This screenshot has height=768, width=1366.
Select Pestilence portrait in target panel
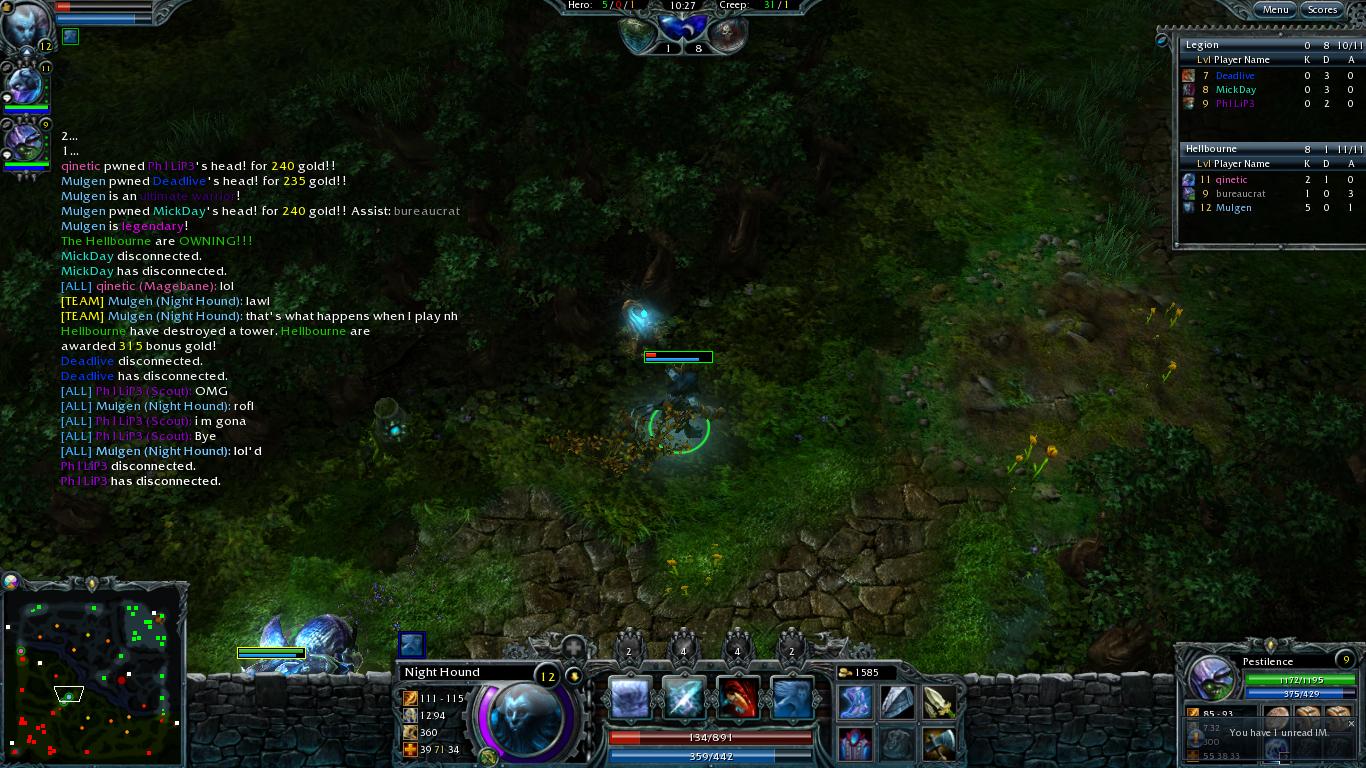pyautogui.click(x=1211, y=679)
